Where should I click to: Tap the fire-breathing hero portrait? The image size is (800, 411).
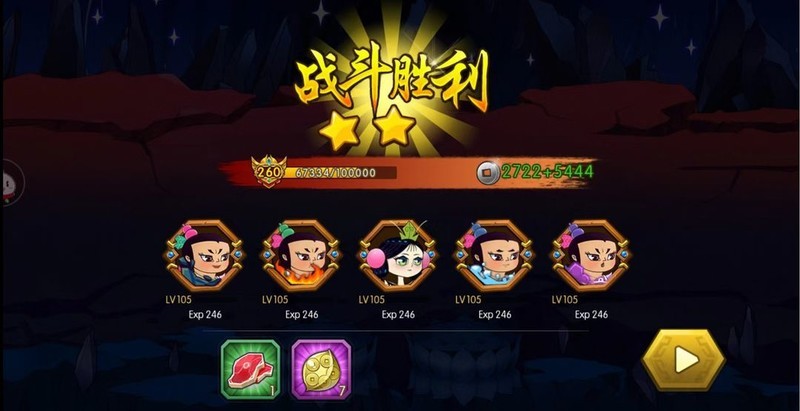[301, 257]
